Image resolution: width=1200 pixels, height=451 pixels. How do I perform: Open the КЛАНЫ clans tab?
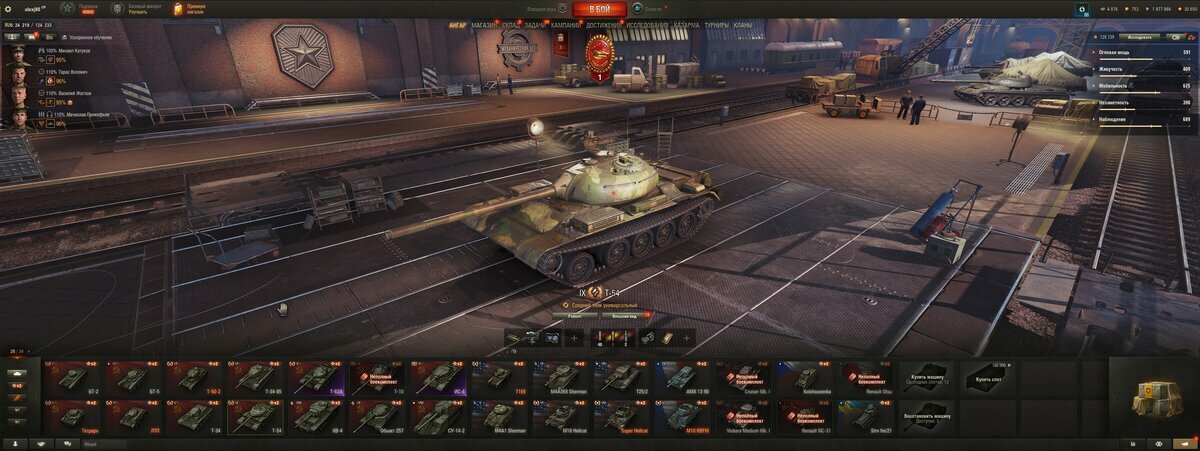pos(743,24)
